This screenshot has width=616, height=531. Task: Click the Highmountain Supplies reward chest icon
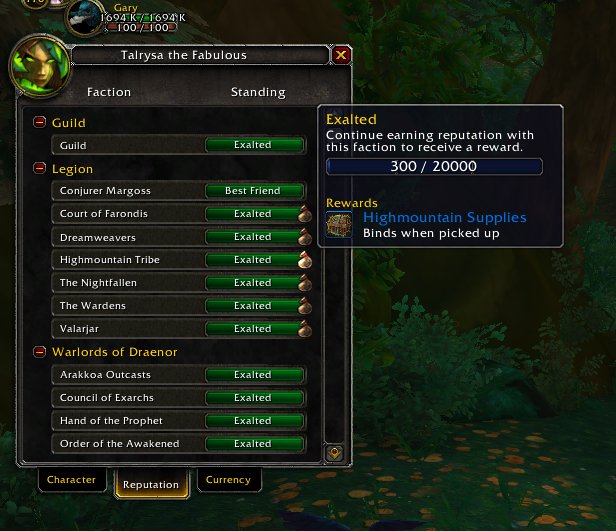coord(340,224)
